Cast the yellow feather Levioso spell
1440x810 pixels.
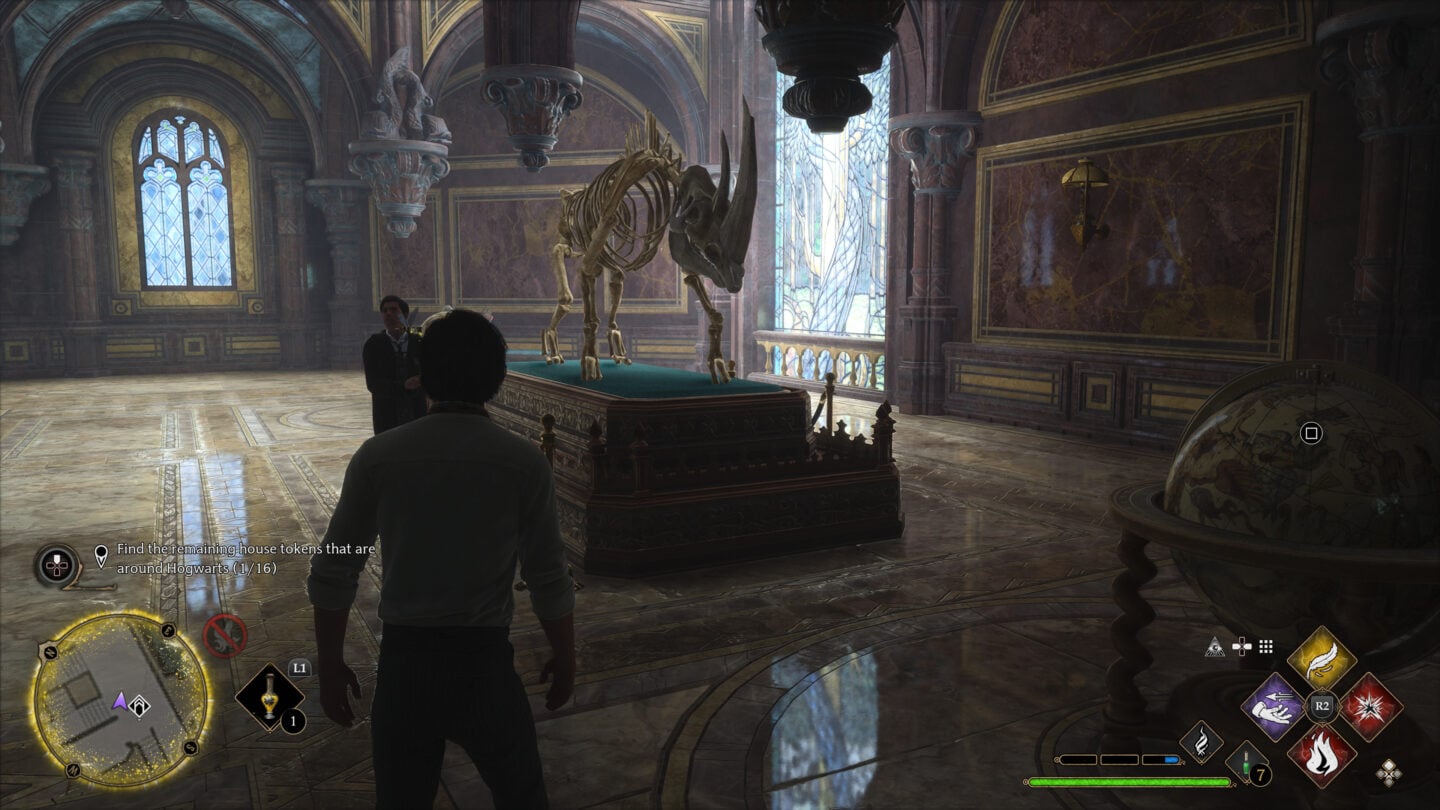tap(1321, 658)
